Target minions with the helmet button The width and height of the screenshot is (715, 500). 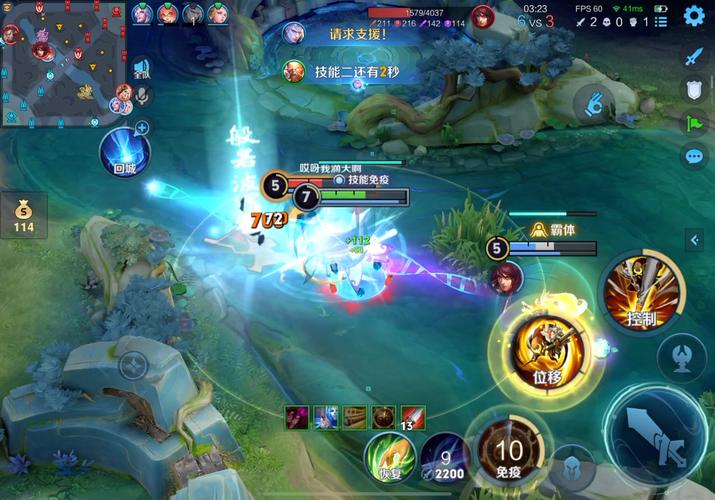tap(573, 467)
